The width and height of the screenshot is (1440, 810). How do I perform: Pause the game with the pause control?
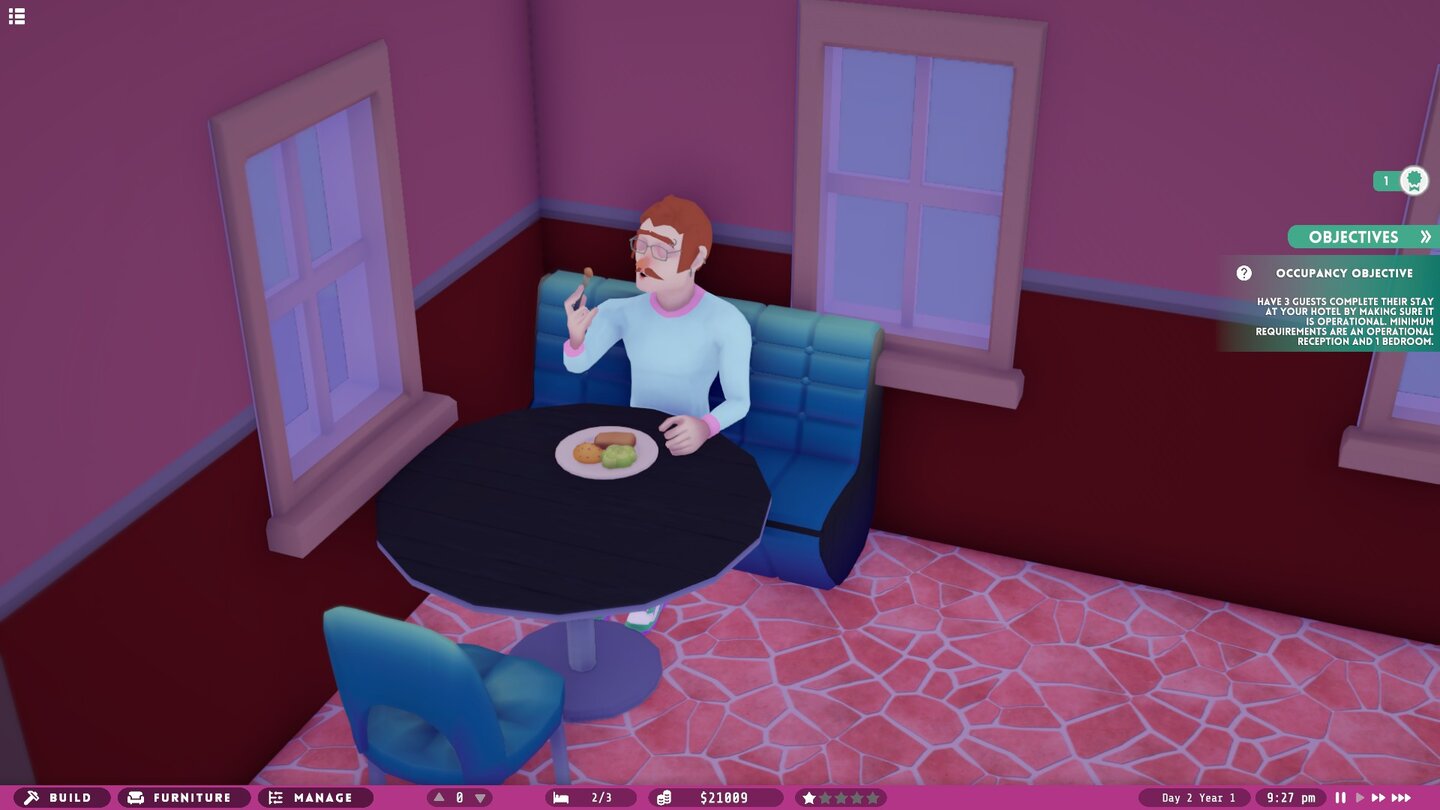[1339, 796]
